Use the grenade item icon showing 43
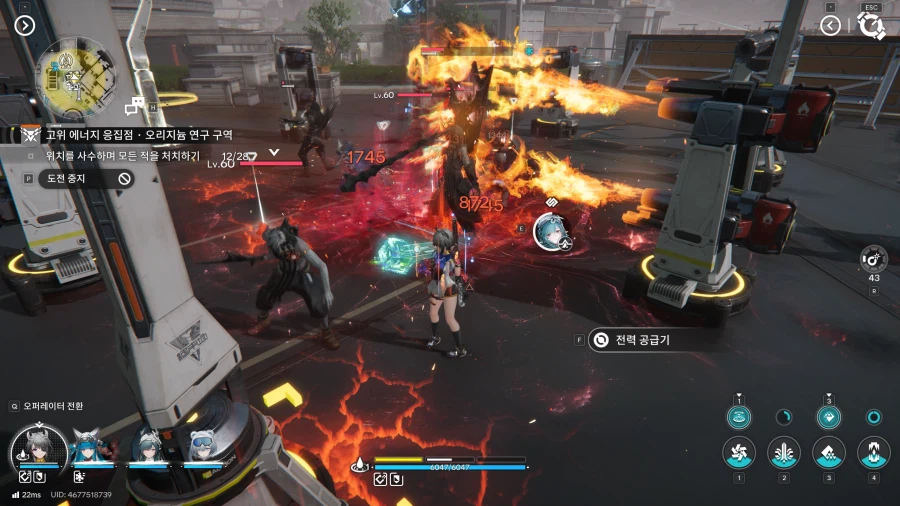 [x=874, y=258]
